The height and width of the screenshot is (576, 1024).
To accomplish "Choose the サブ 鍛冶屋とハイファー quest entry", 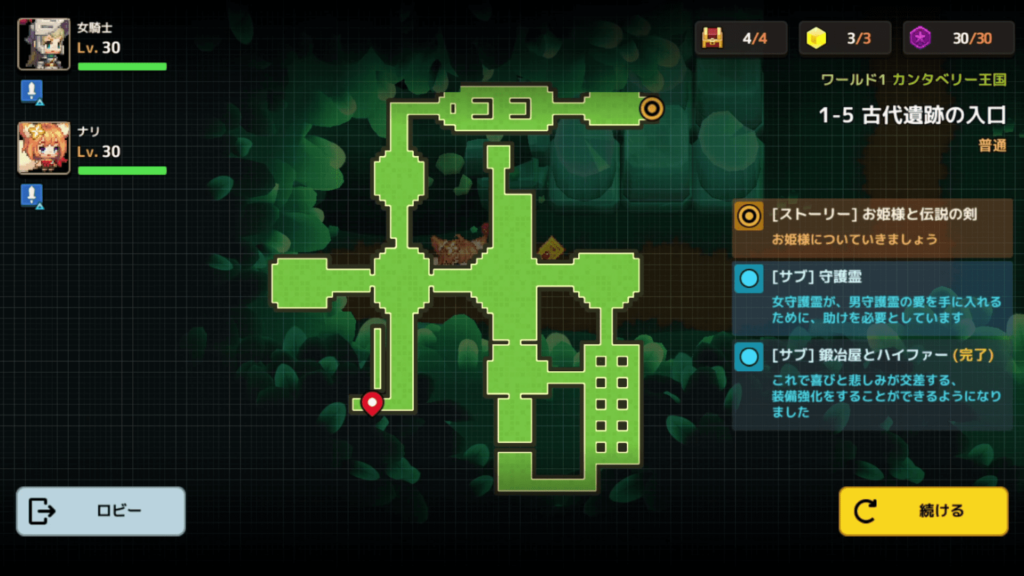I will 872,383.
